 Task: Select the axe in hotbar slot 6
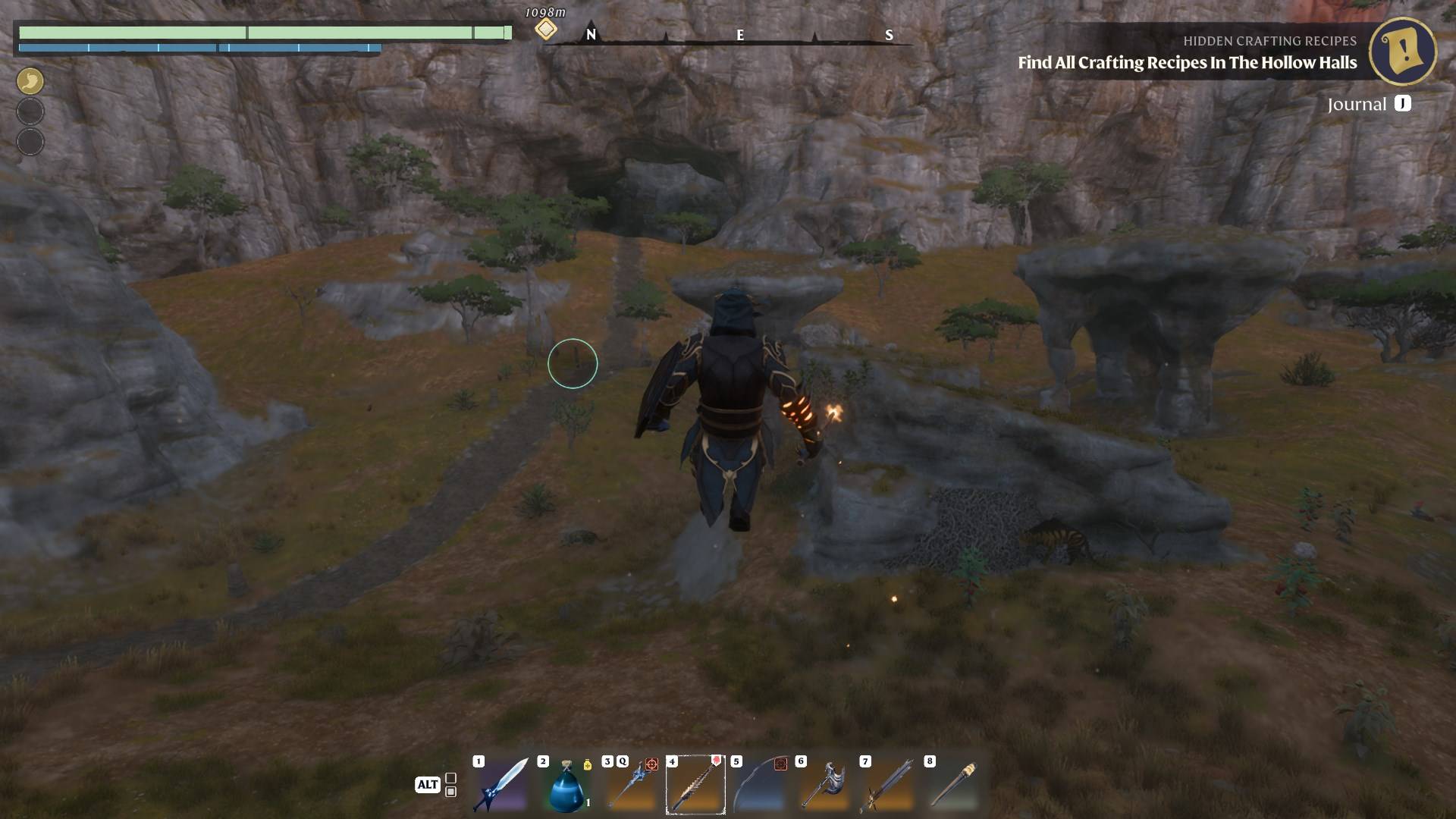coord(827,785)
